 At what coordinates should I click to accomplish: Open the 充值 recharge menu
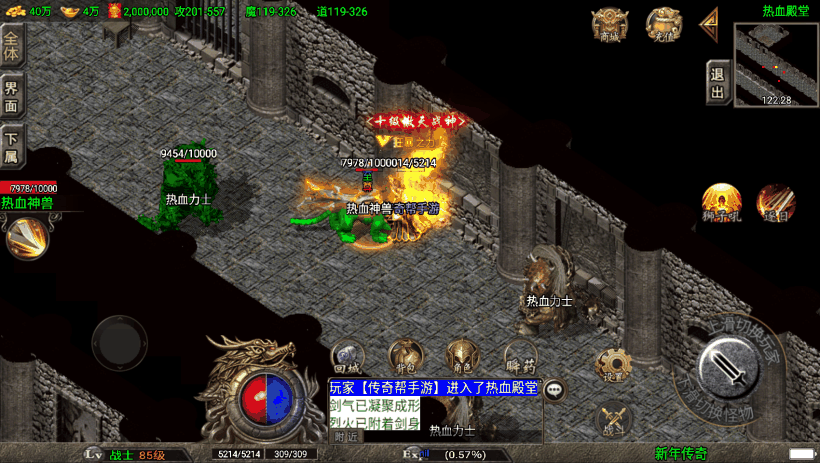point(661,24)
